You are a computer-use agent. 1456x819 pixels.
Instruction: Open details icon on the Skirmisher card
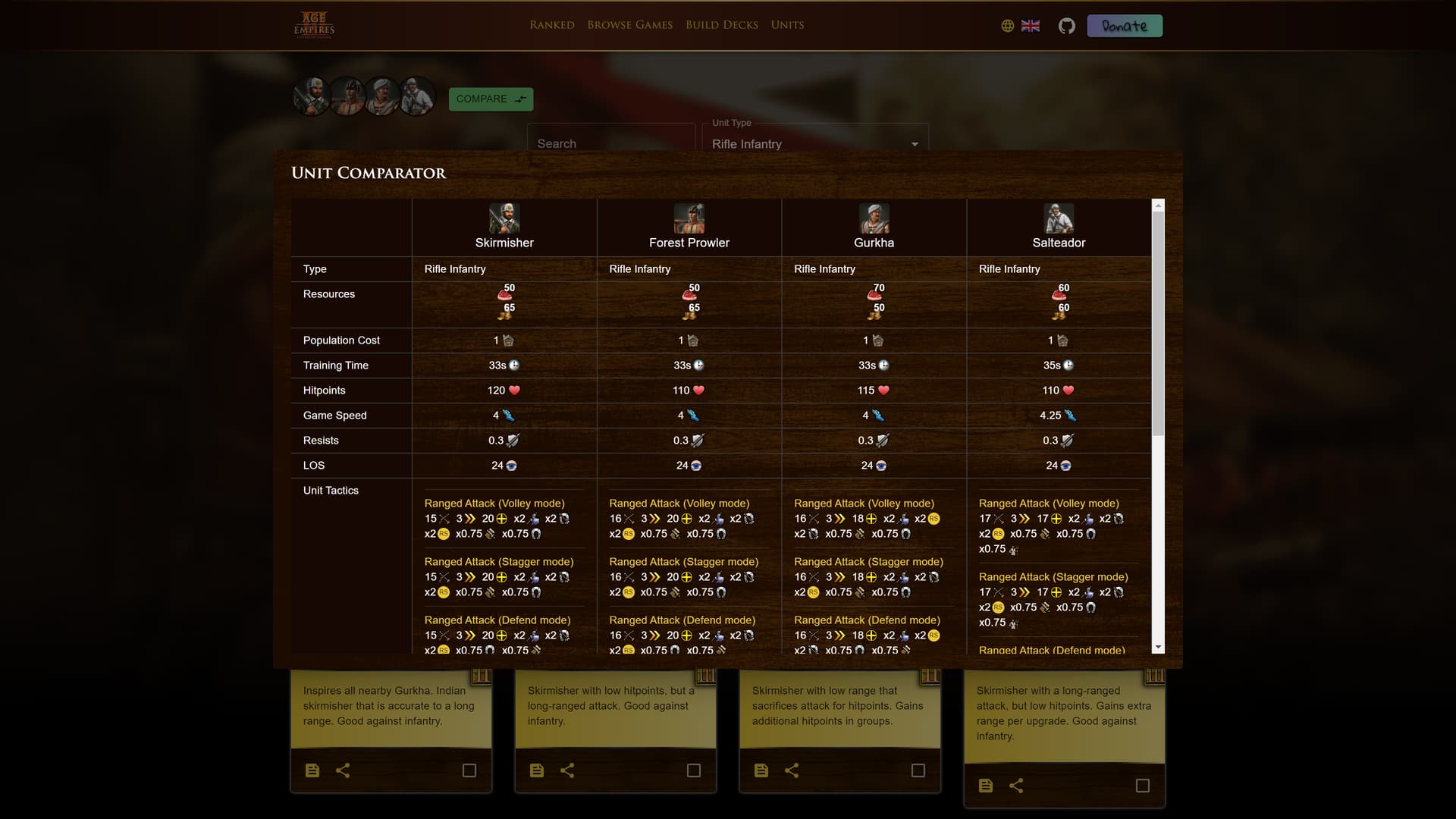(312, 770)
